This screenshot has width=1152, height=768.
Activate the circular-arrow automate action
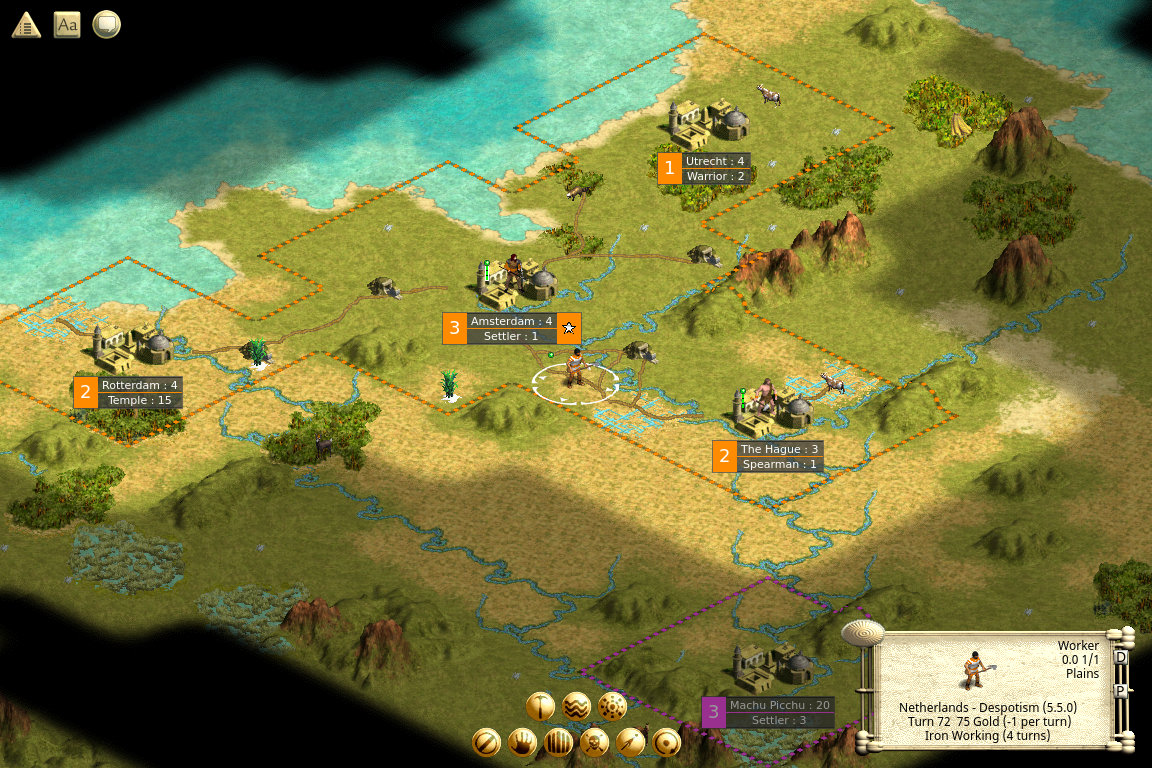point(666,742)
